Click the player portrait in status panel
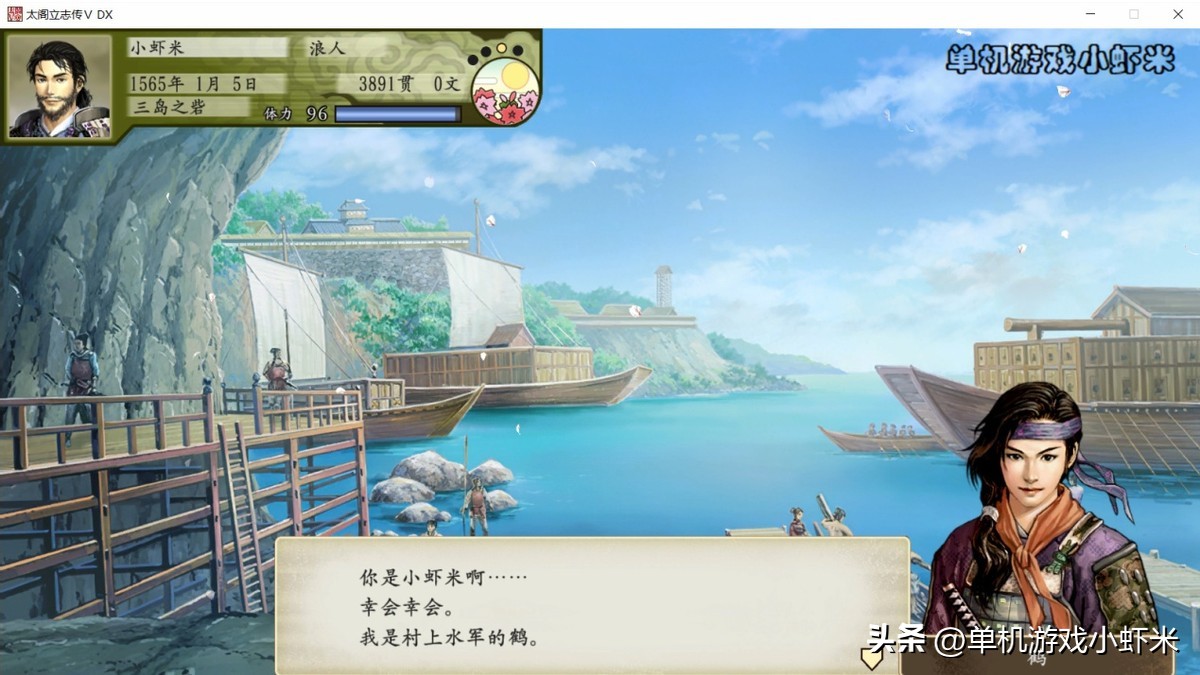The height and width of the screenshot is (675, 1200). point(60,87)
